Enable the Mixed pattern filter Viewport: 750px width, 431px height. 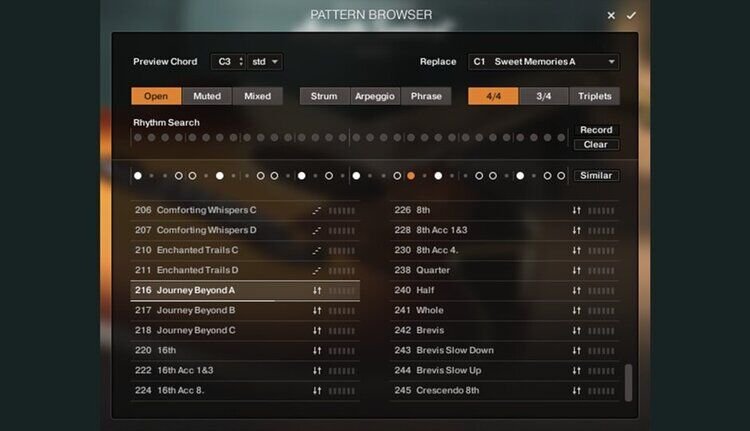[x=257, y=96]
